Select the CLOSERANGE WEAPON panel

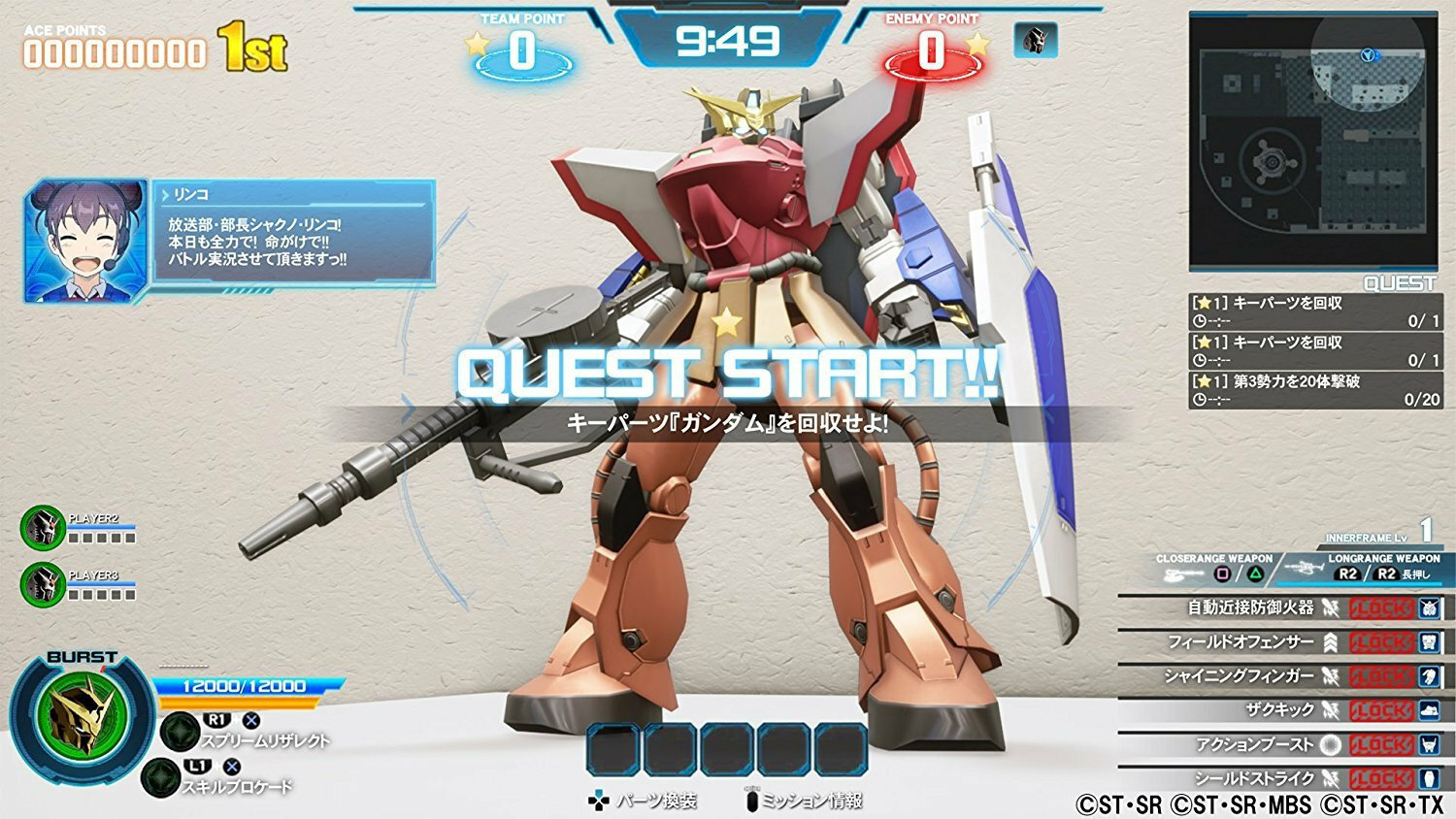point(1213,569)
